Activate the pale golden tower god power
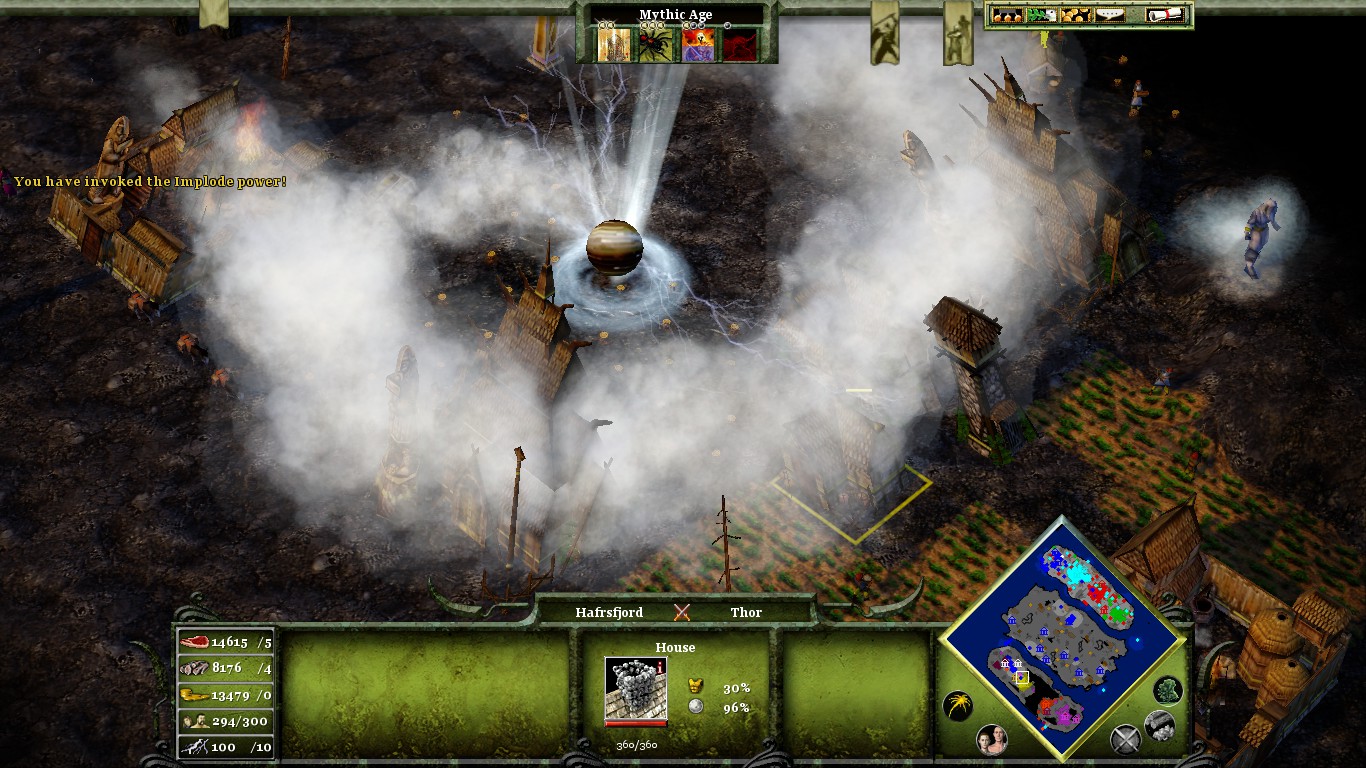 pos(614,45)
